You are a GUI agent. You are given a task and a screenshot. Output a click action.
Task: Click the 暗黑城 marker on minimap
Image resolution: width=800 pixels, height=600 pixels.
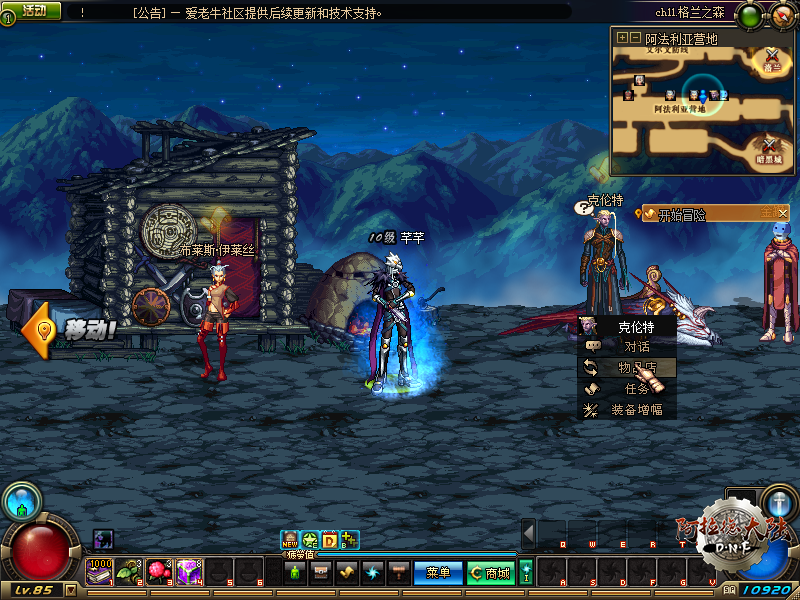pos(770,151)
